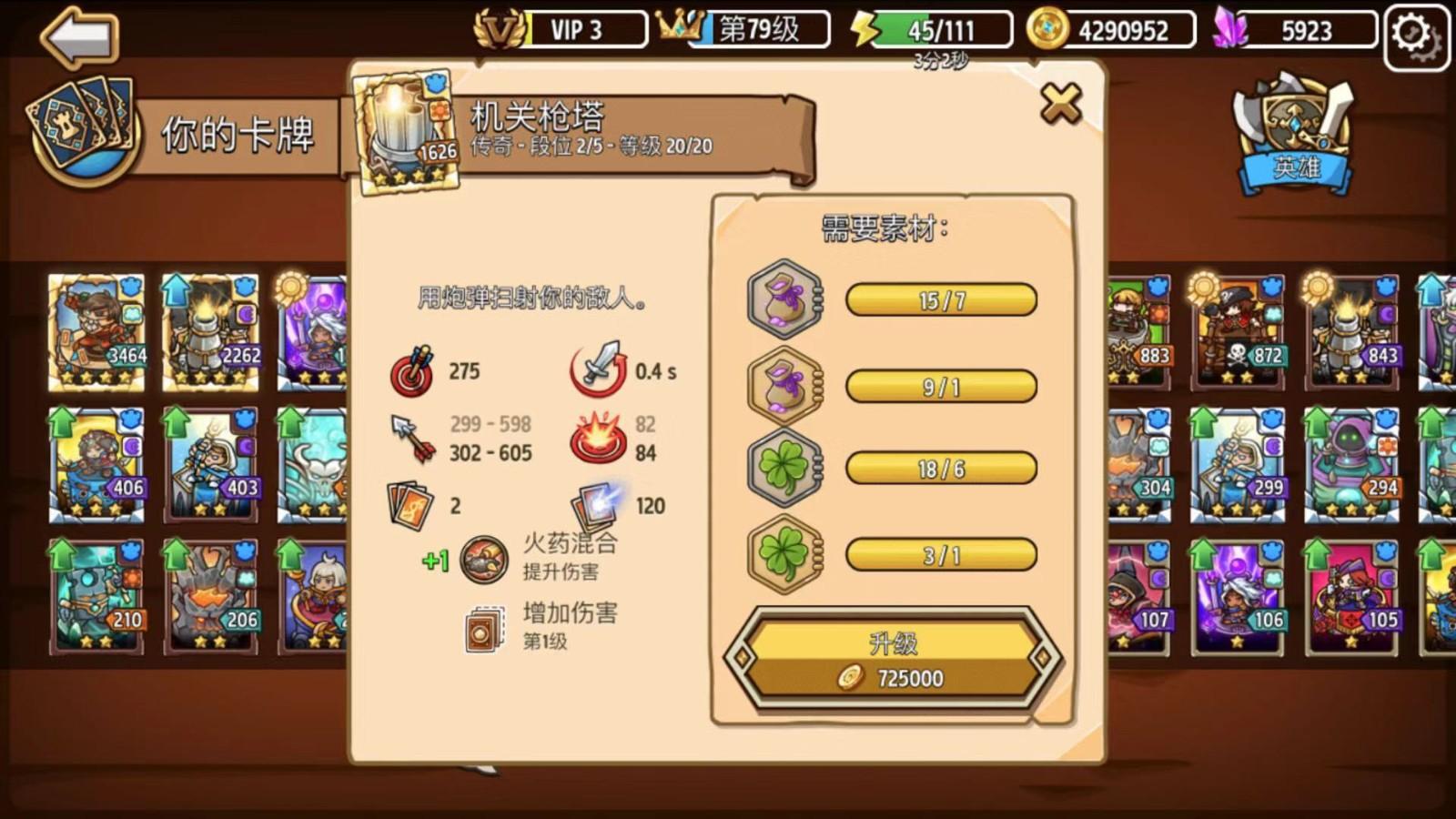Click the 15/7 material requirement bar
This screenshot has width=1456, height=819.
pos(942,300)
